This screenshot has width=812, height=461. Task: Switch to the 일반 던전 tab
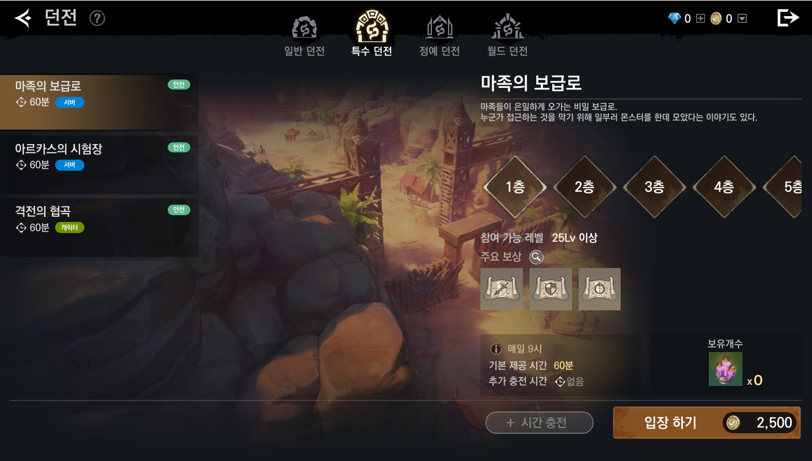point(304,36)
